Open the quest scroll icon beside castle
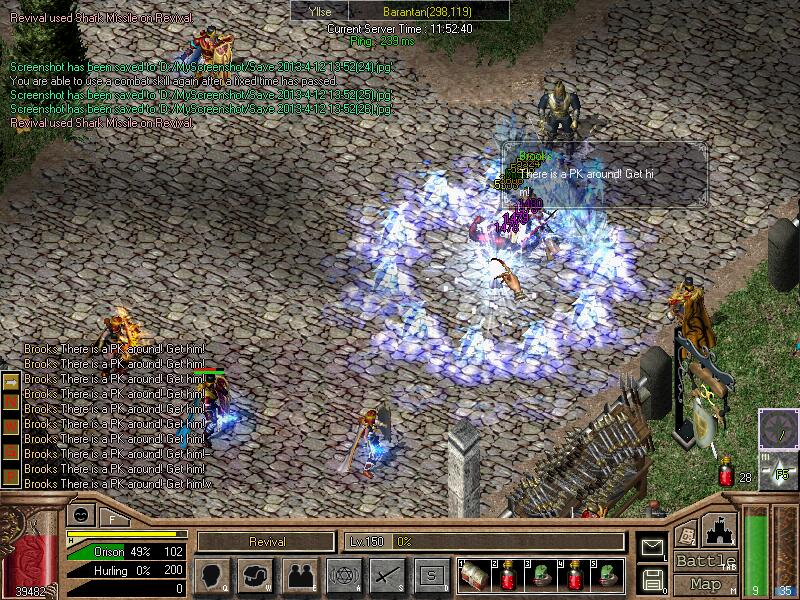The height and width of the screenshot is (600, 800). click(x=686, y=533)
